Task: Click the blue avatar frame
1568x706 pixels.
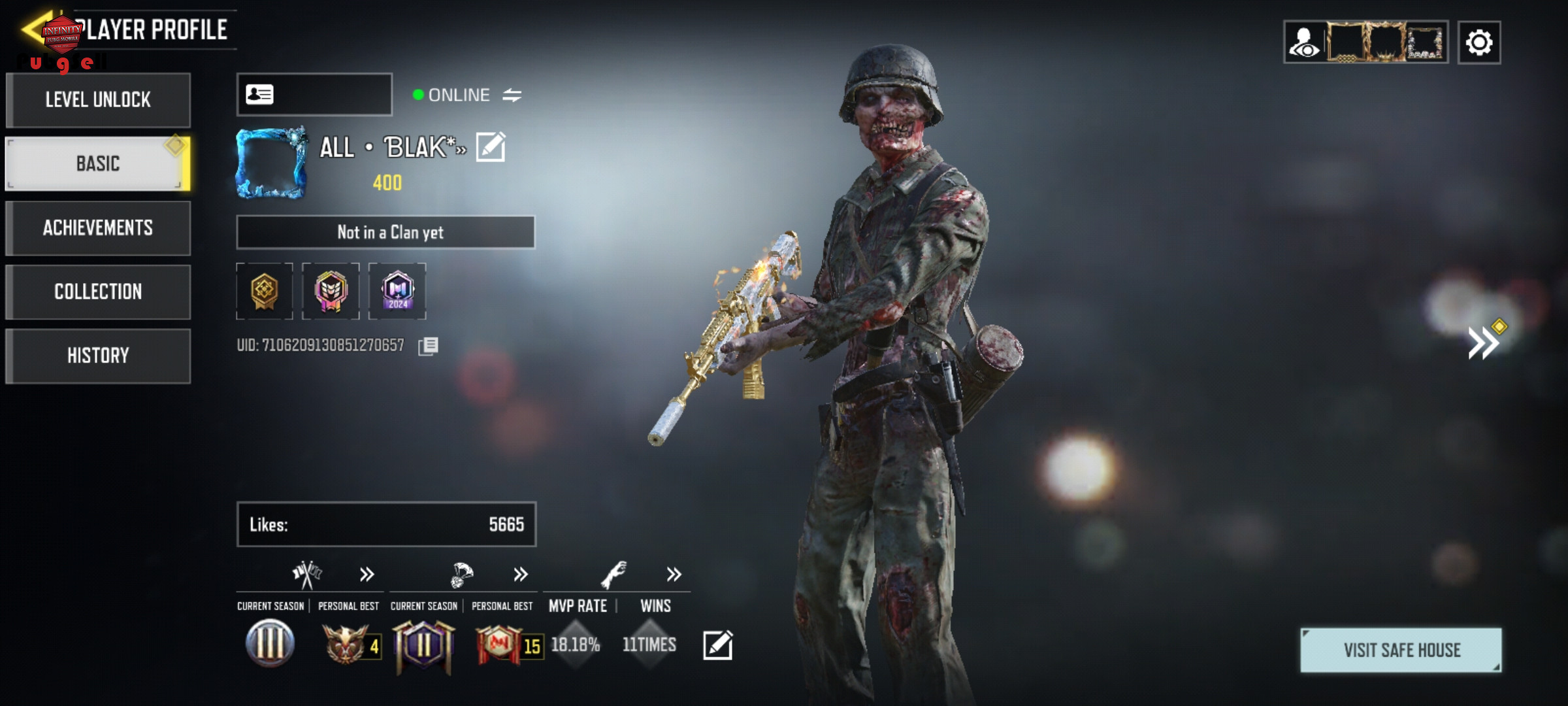Action: pos(271,163)
